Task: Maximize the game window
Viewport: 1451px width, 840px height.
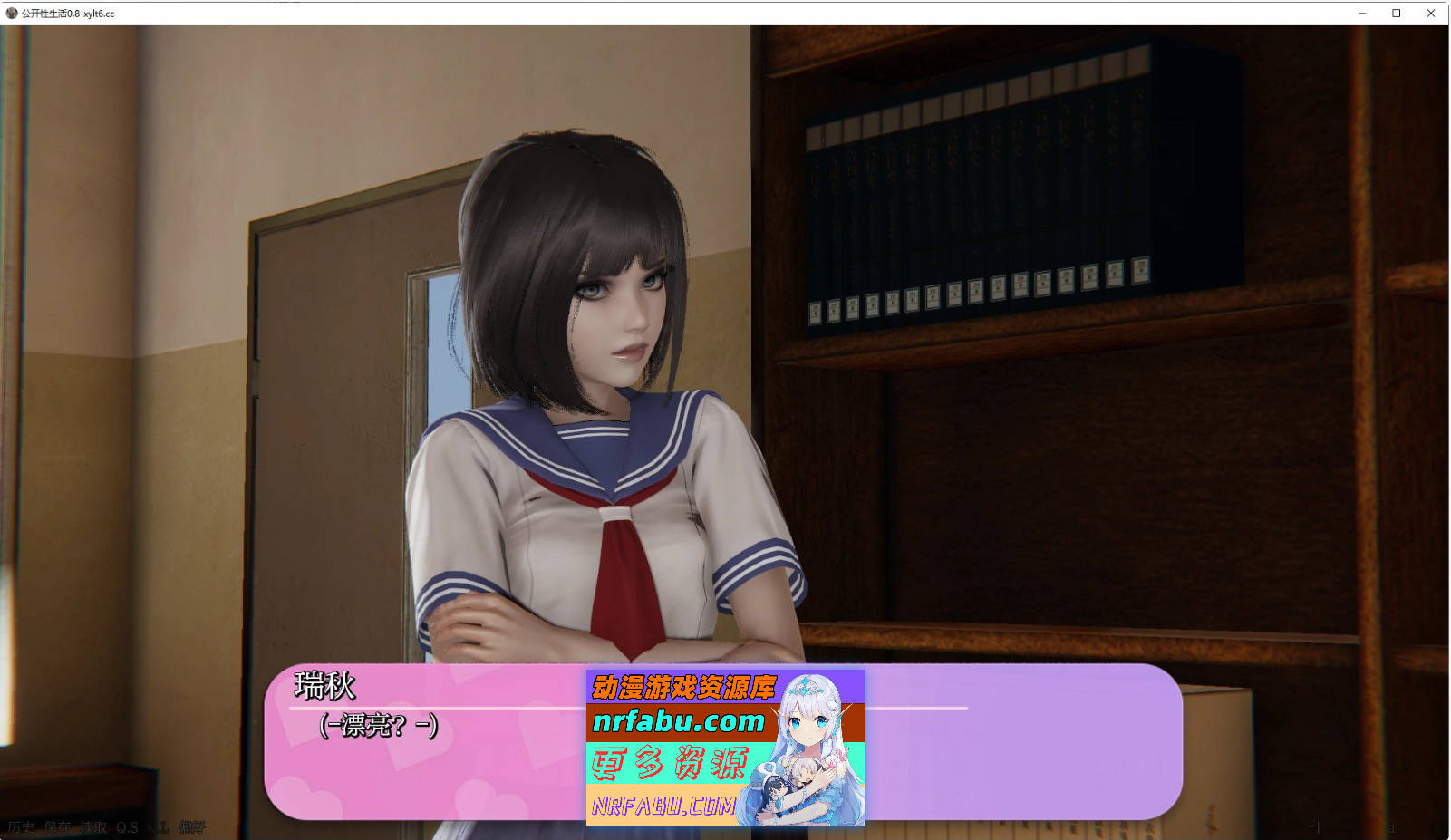Action: click(1396, 14)
